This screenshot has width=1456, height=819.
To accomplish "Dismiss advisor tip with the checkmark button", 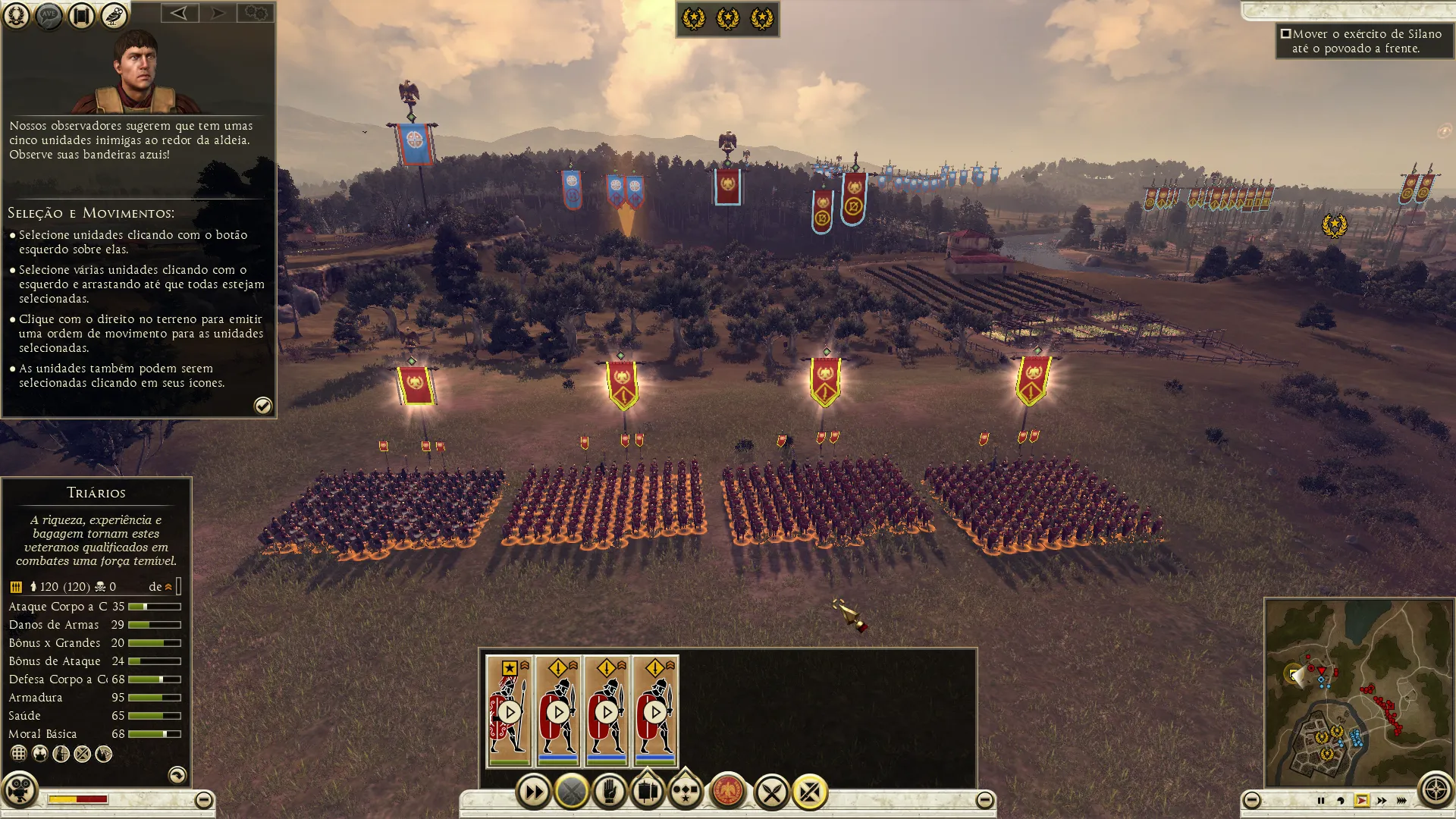I will (x=262, y=406).
